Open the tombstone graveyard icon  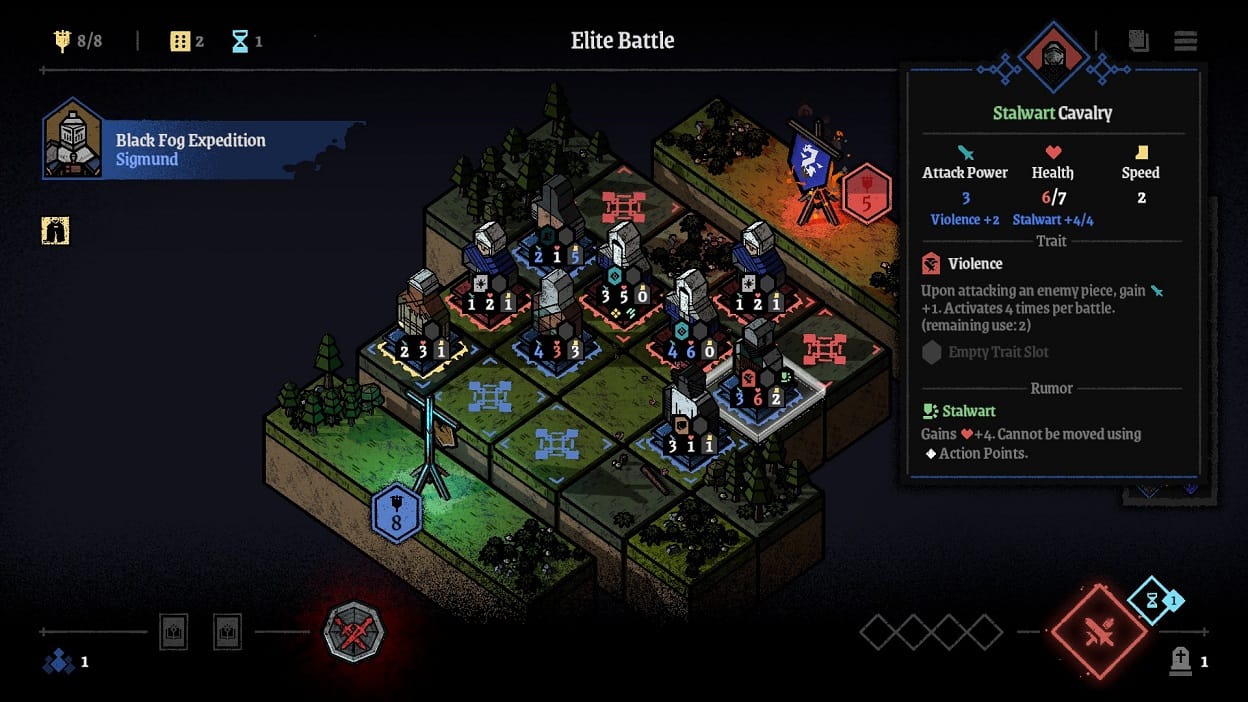(x=1181, y=659)
